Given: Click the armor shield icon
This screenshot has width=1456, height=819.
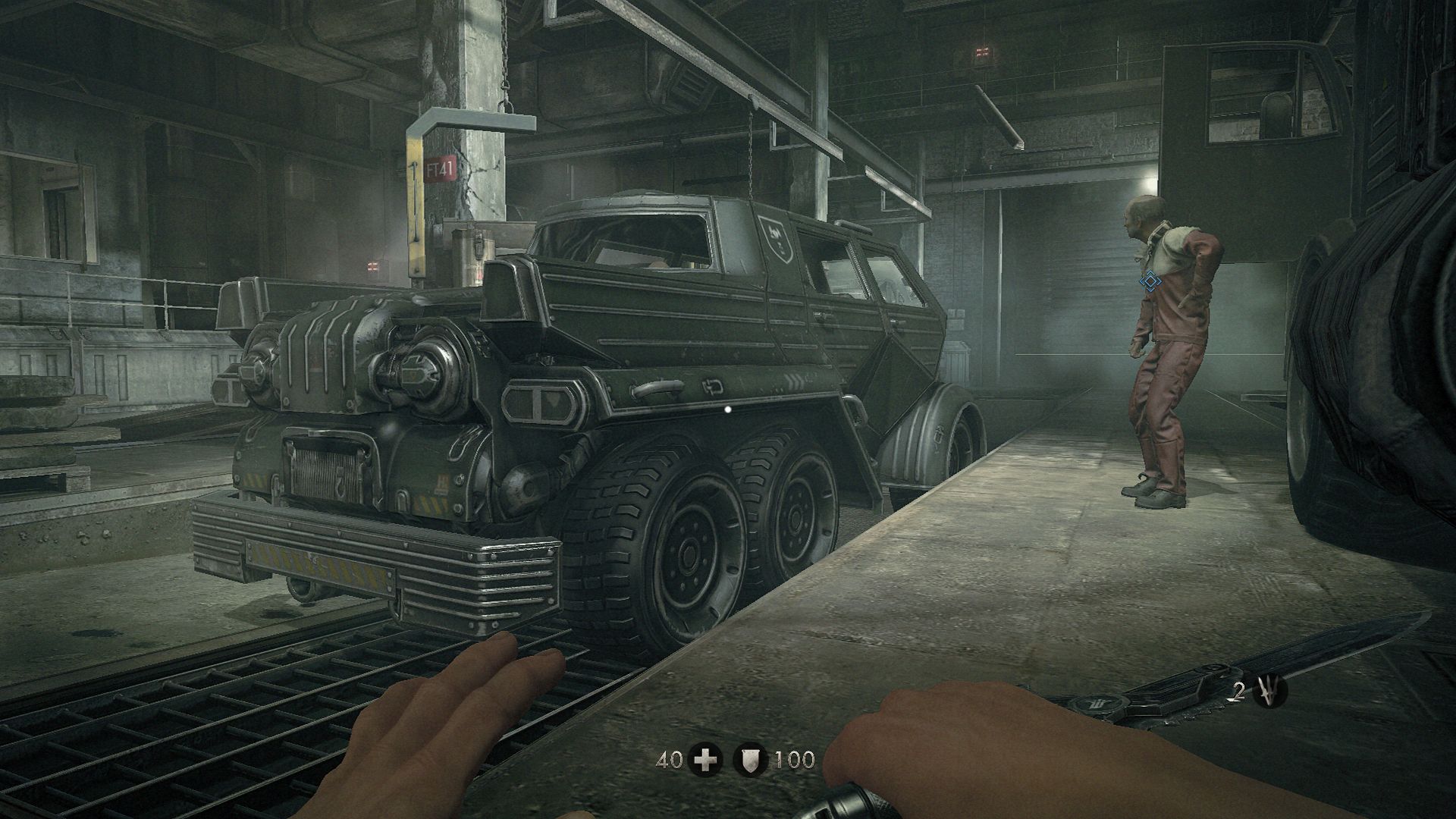Looking at the screenshot, I should [751, 760].
